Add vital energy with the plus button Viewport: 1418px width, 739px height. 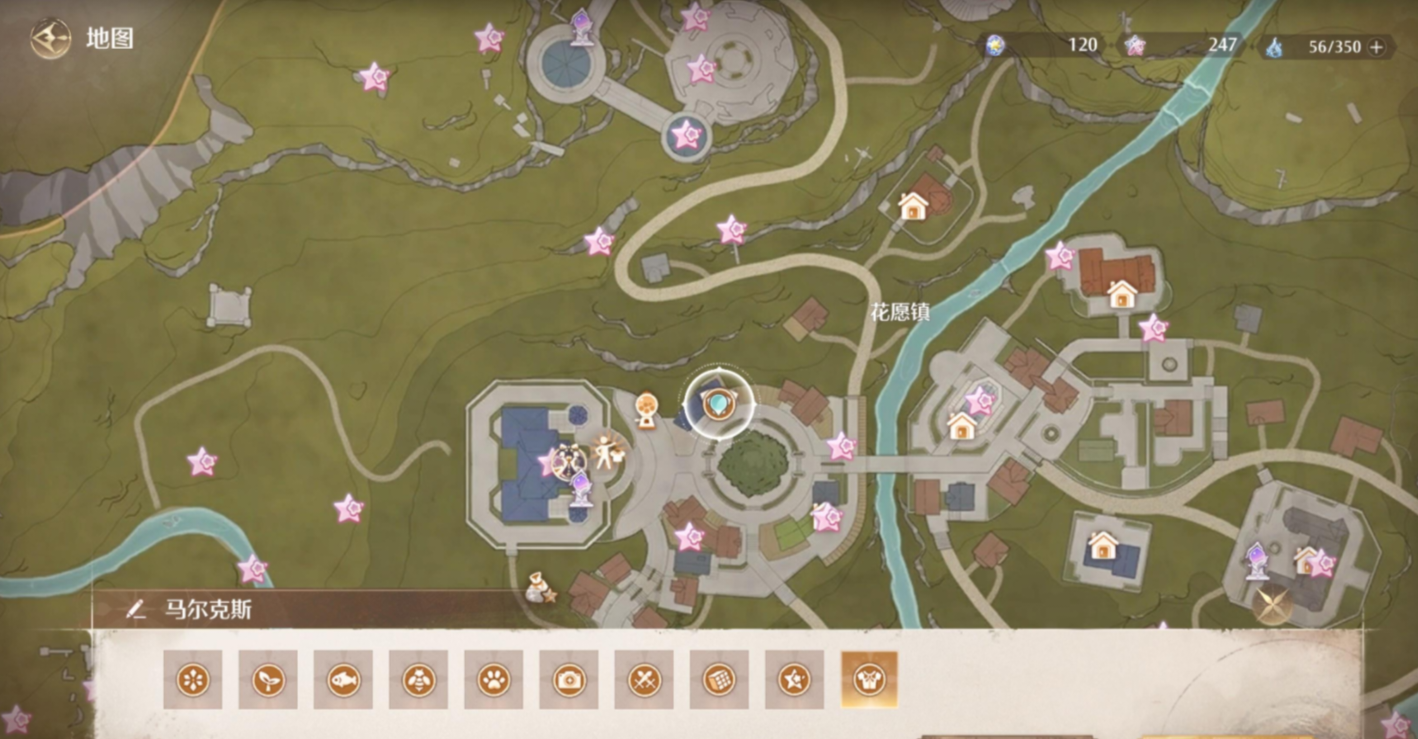tap(1377, 46)
